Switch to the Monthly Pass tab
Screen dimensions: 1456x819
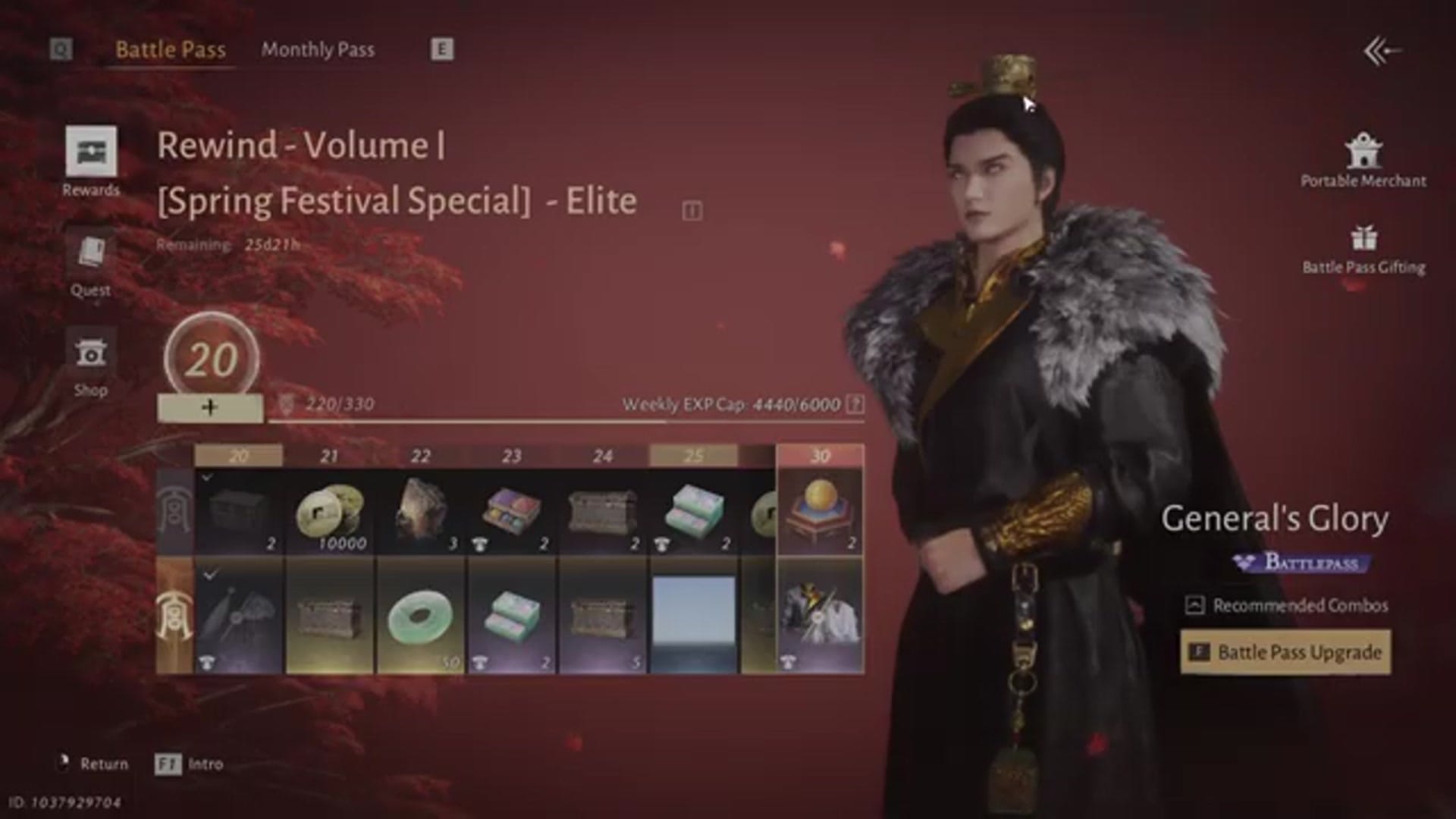click(x=317, y=49)
